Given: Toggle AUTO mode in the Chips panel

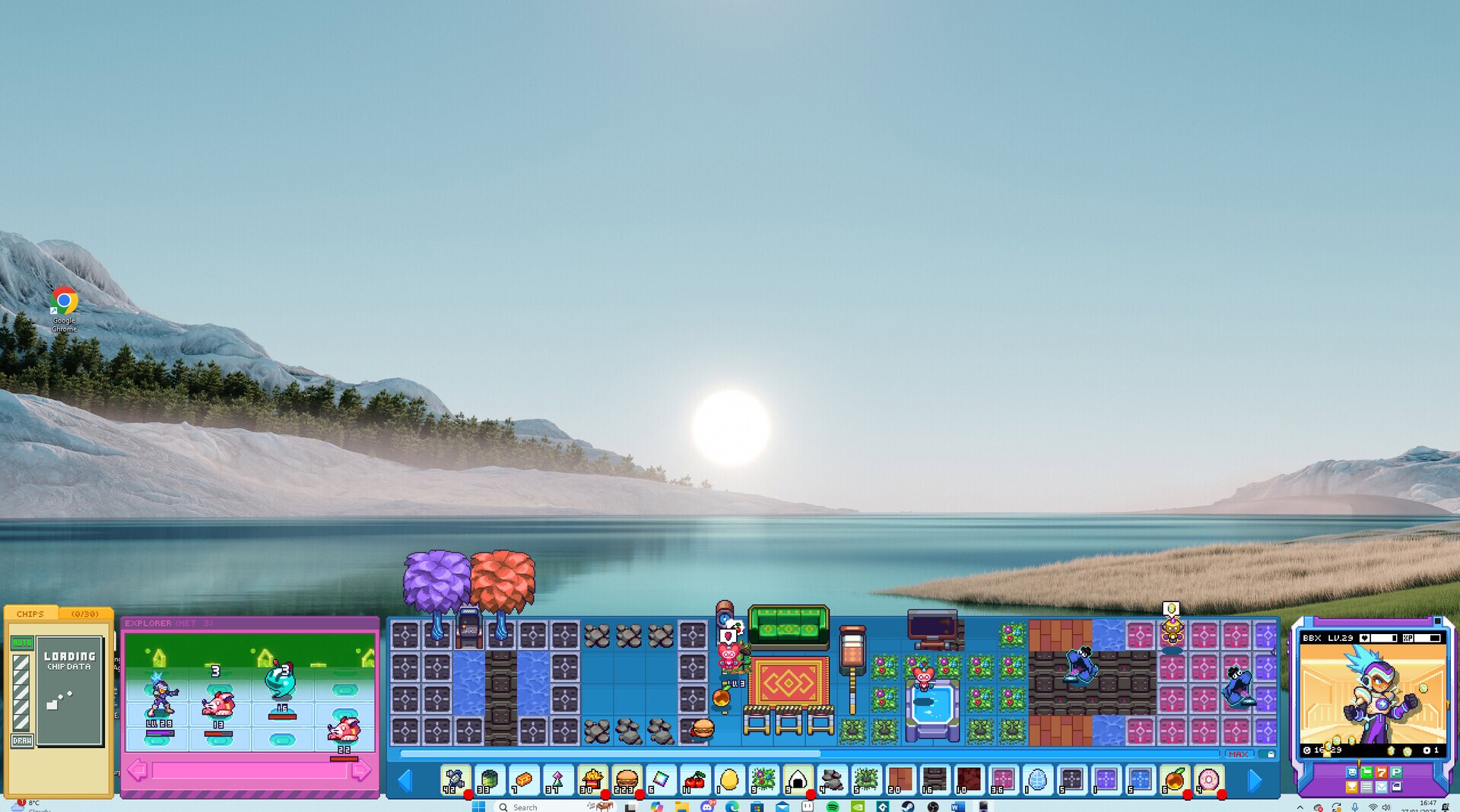Looking at the screenshot, I should point(21,641).
